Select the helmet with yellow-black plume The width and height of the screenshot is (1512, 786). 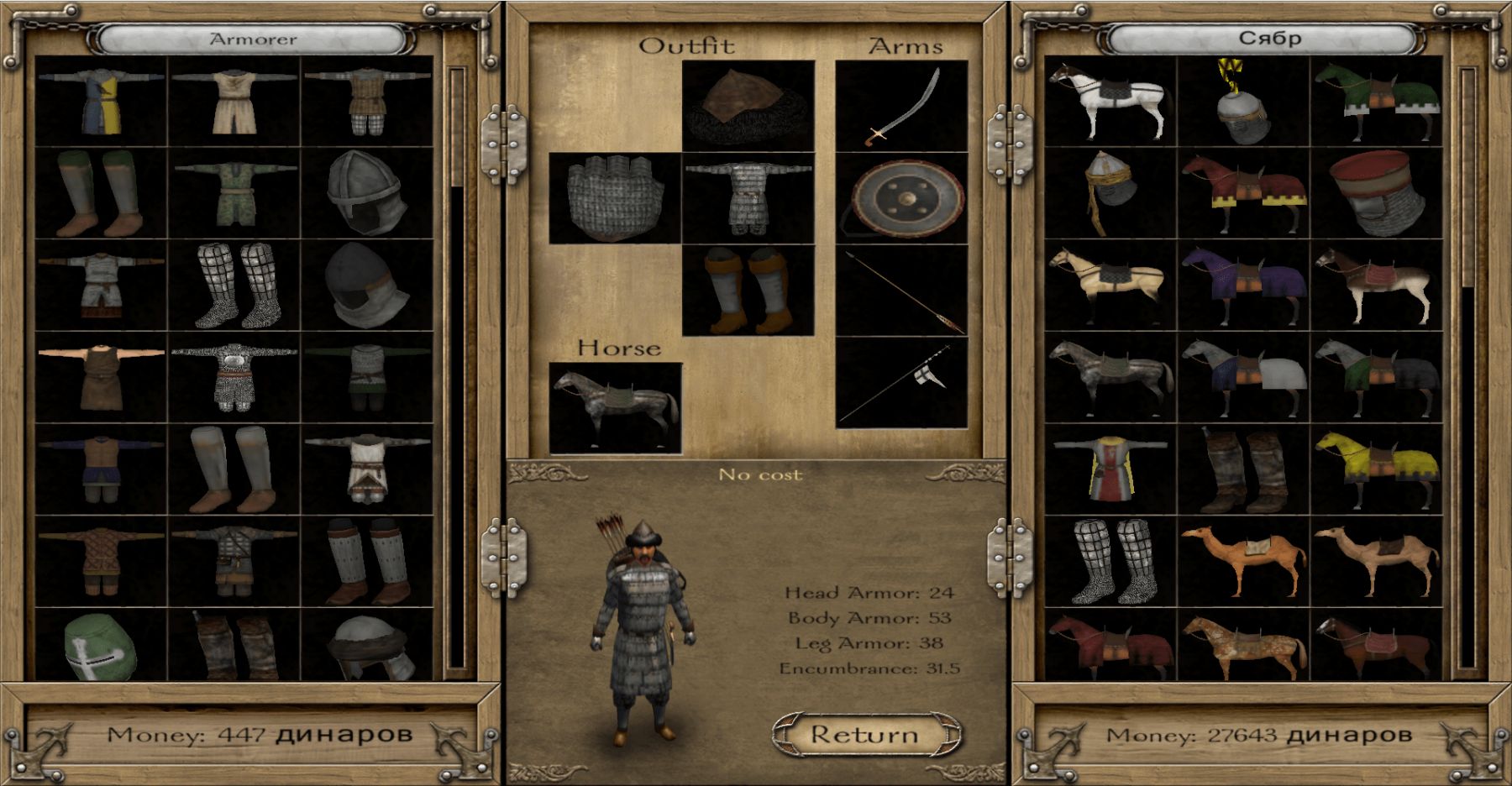[x=1244, y=102]
